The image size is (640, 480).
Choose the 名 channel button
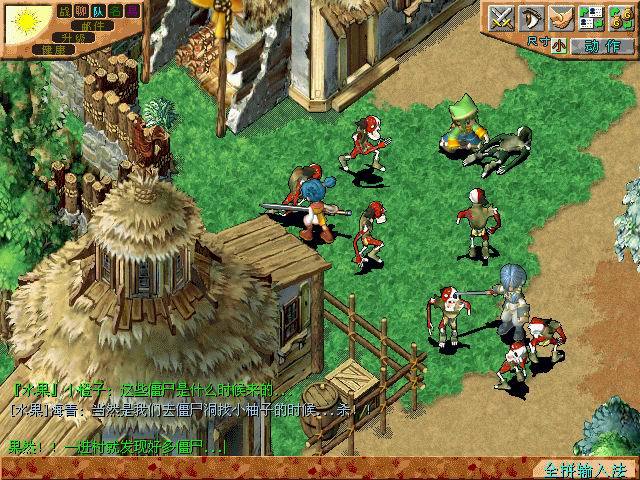coord(116,10)
